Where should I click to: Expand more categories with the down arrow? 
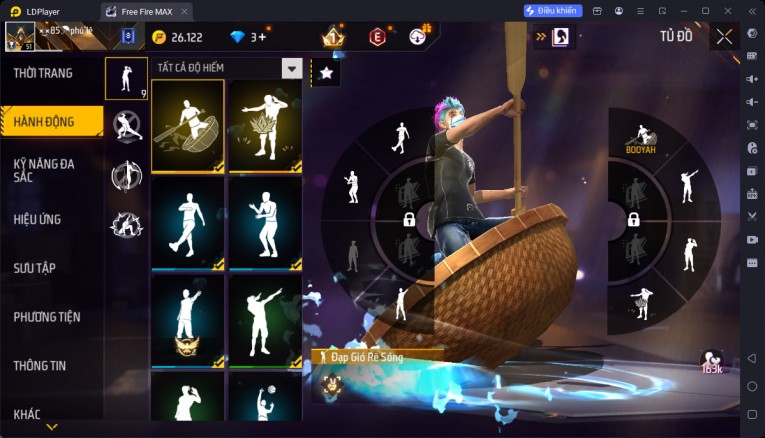click(x=52, y=427)
